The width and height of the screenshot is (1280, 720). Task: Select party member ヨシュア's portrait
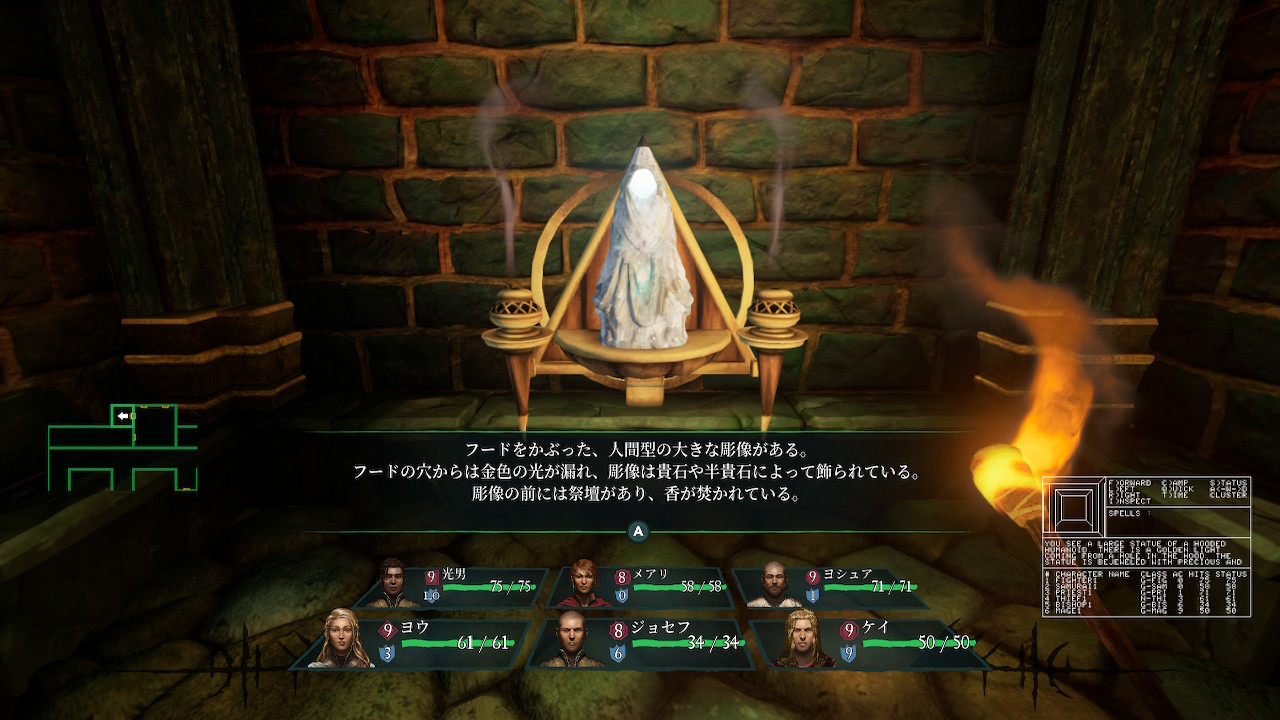click(x=768, y=585)
